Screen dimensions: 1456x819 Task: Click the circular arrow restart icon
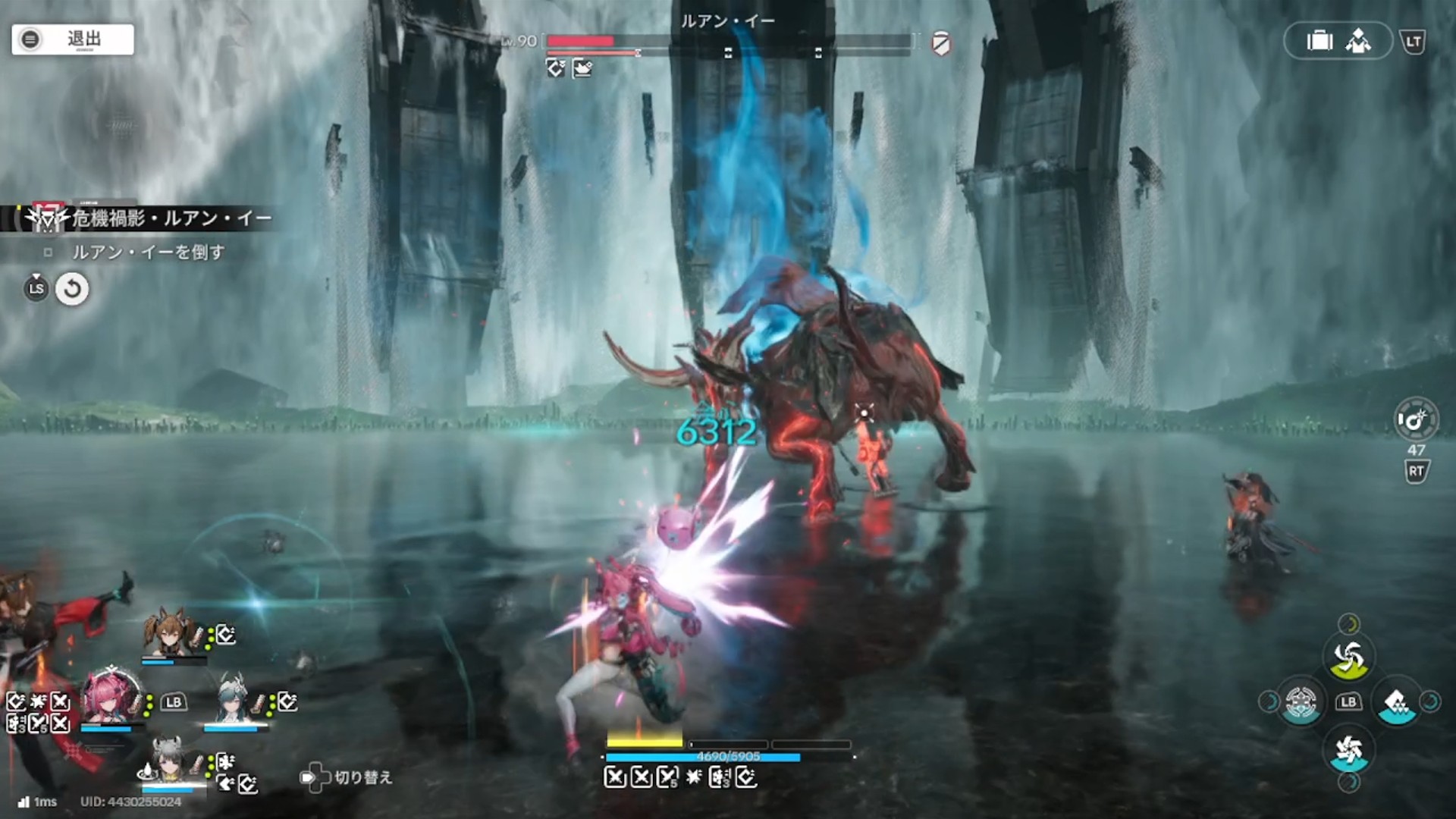72,289
